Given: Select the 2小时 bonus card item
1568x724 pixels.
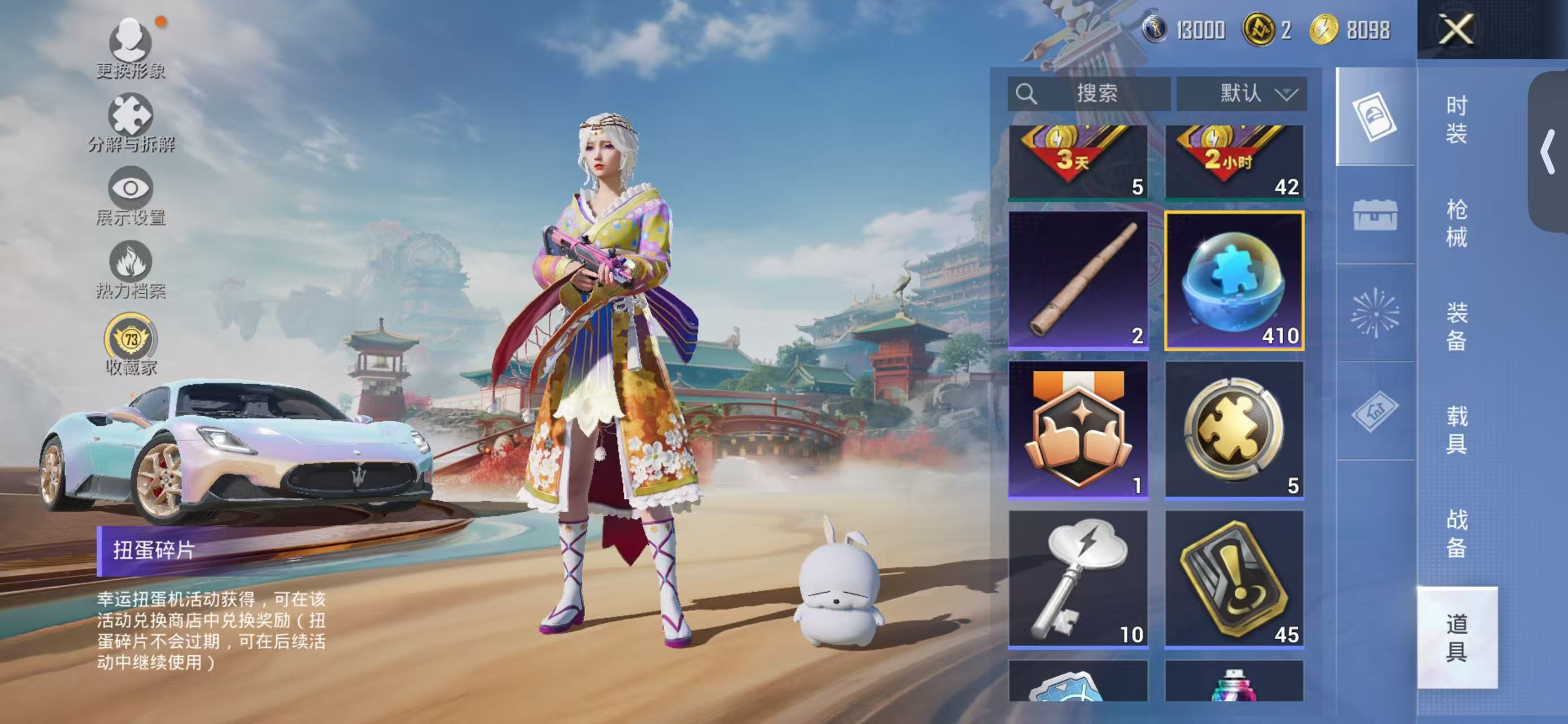Looking at the screenshot, I should click(x=1235, y=162).
